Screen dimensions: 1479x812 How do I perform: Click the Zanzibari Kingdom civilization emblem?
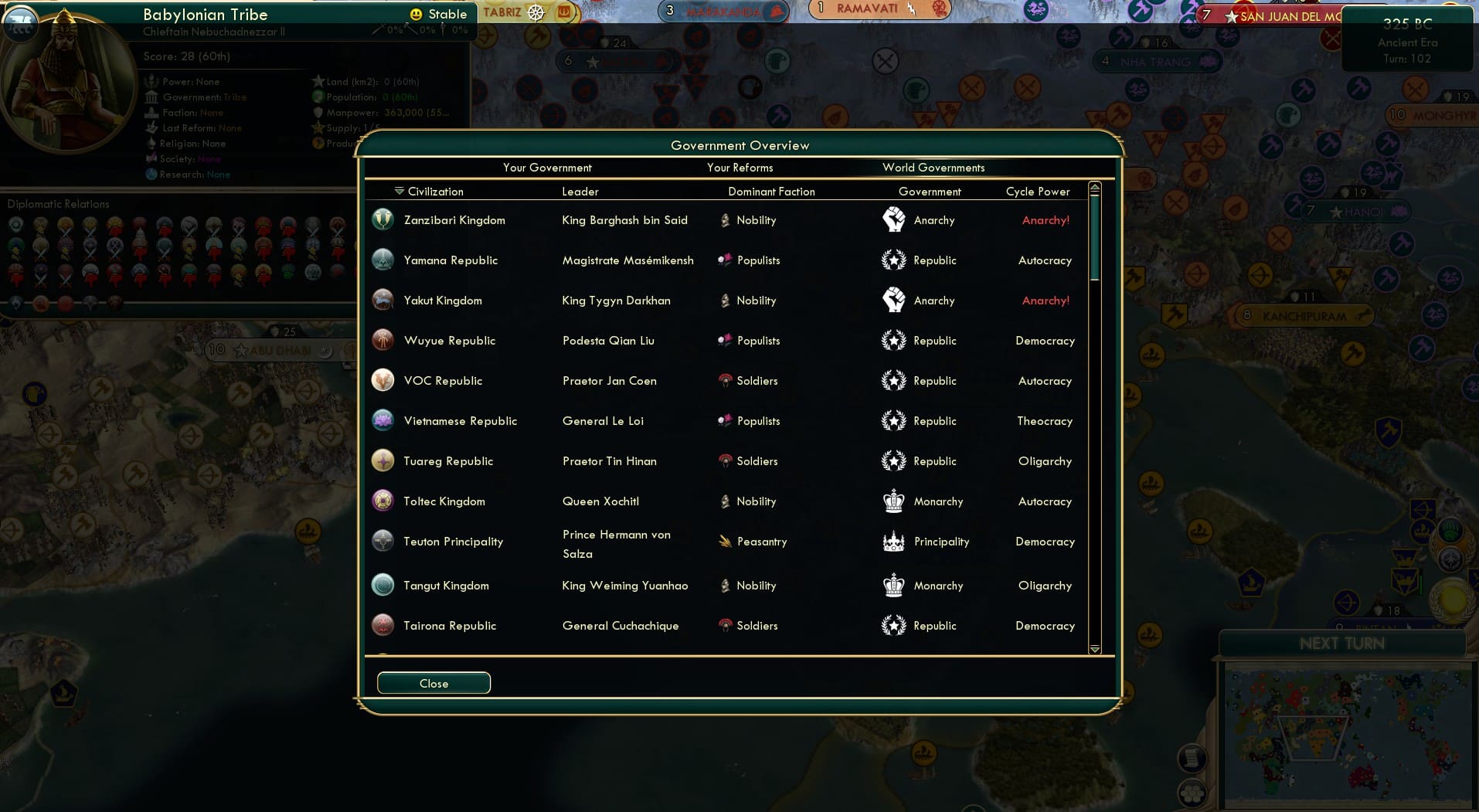[x=382, y=219]
